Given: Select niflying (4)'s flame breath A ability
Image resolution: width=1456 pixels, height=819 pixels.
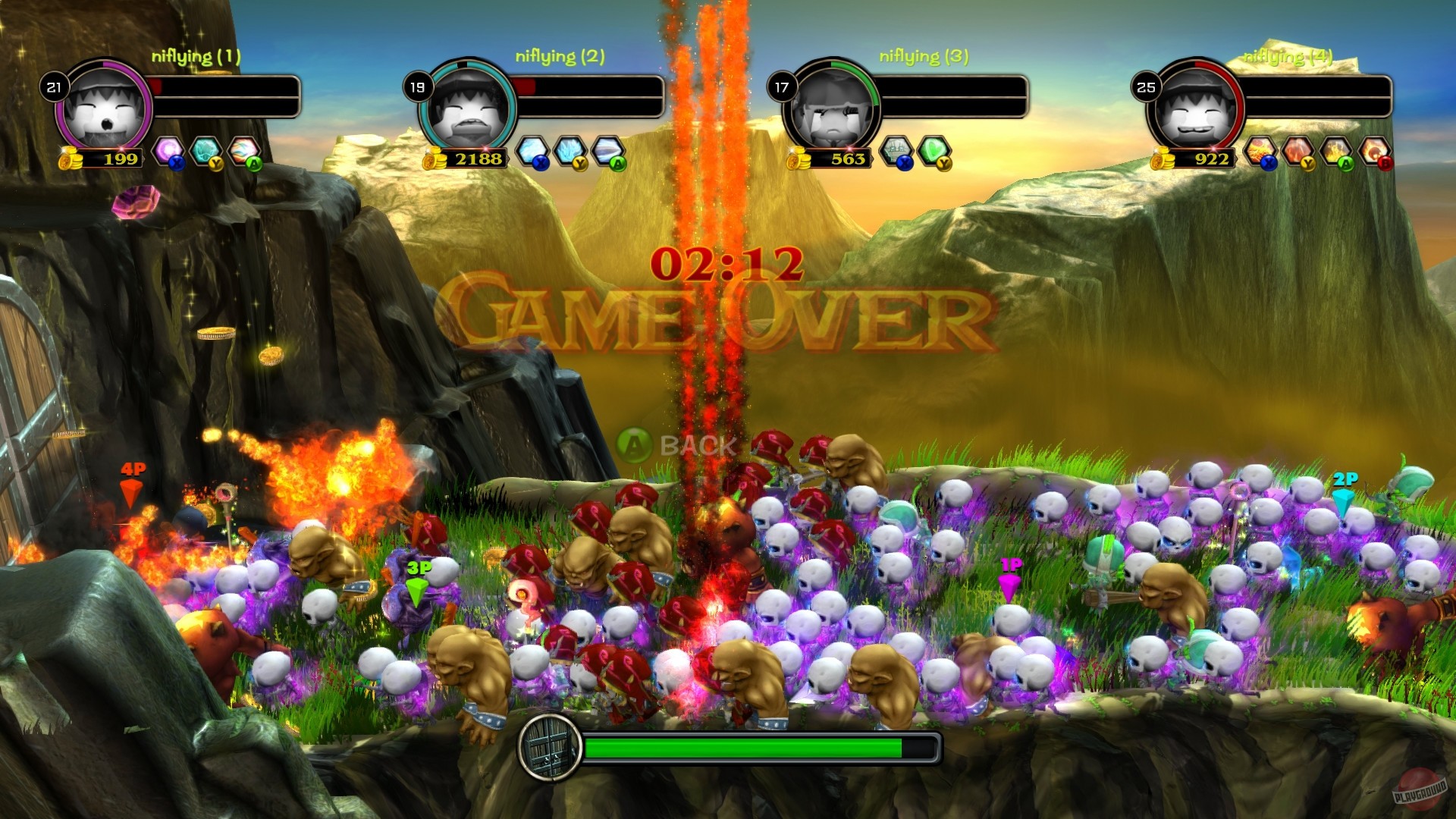Looking at the screenshot, I should click(x=1335, y=151).
